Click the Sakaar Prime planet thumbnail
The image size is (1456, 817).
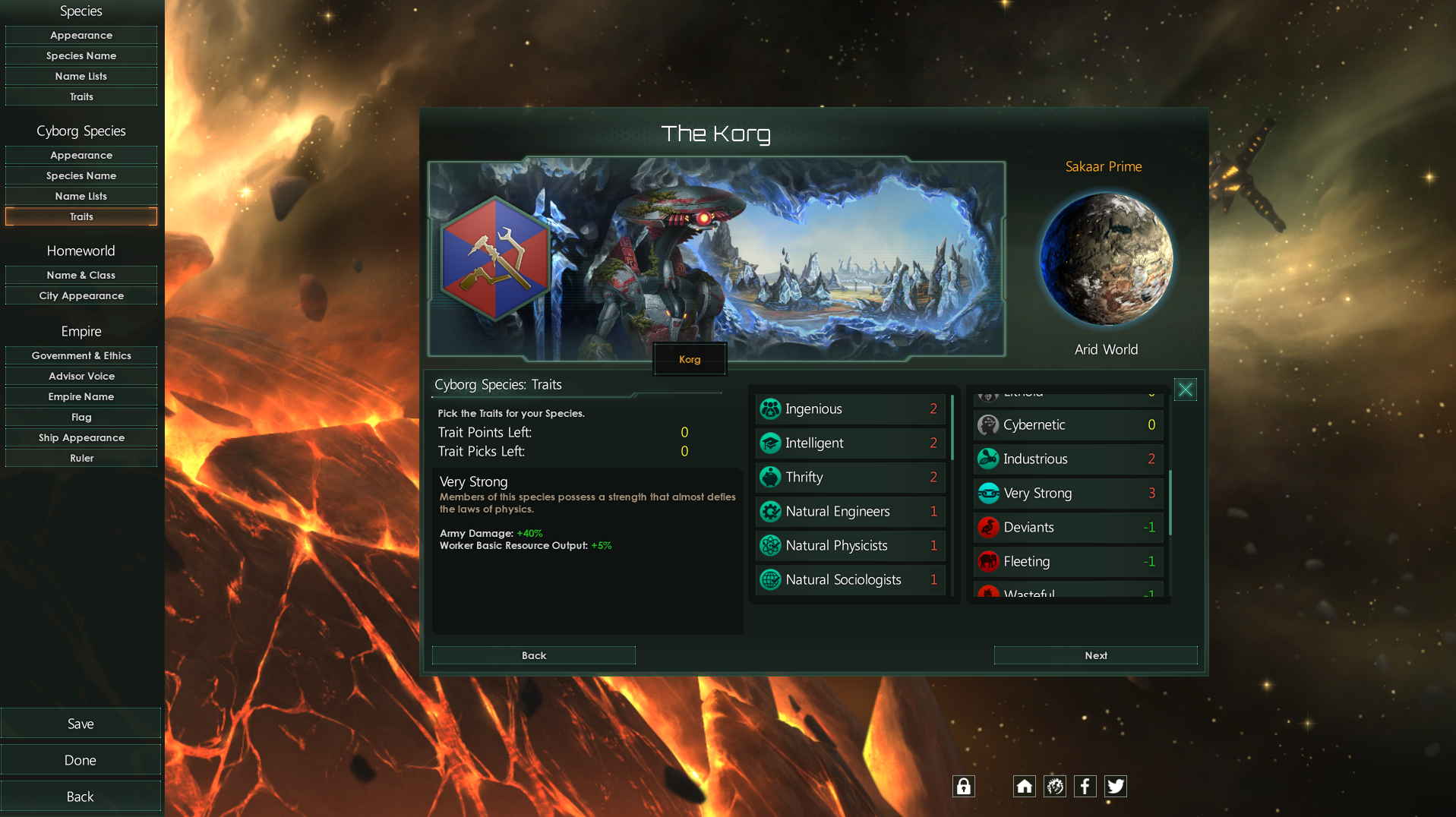(1105, 259)
